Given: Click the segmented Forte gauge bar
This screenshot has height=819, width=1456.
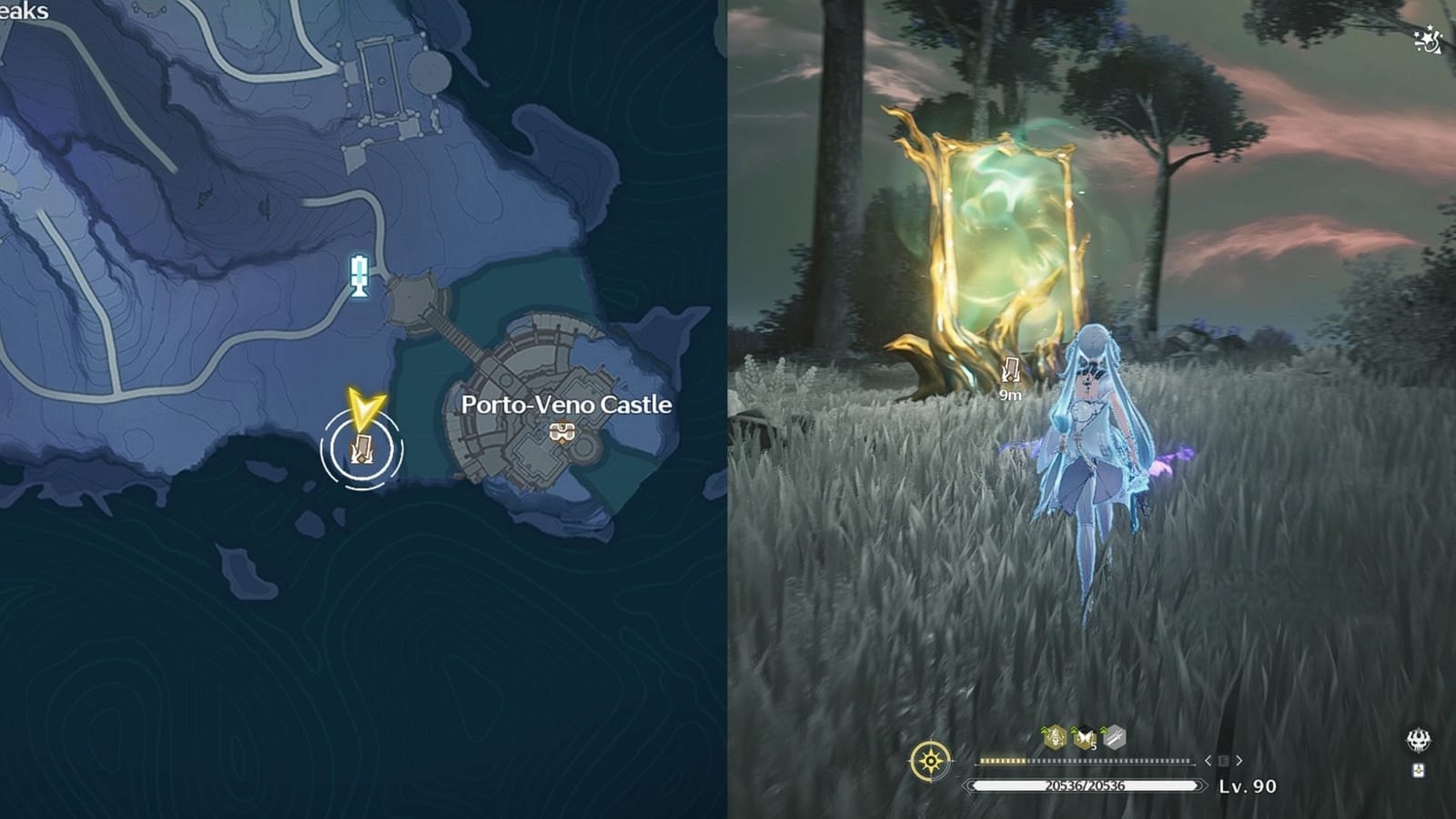Looking at the screenshot, I should click(1083, 761).
